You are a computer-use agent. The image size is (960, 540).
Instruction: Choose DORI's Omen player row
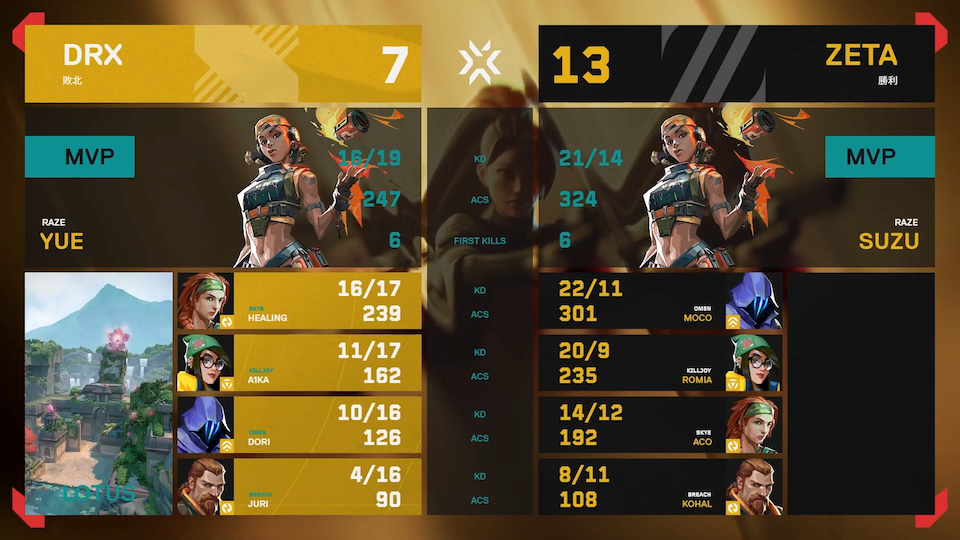299,425
